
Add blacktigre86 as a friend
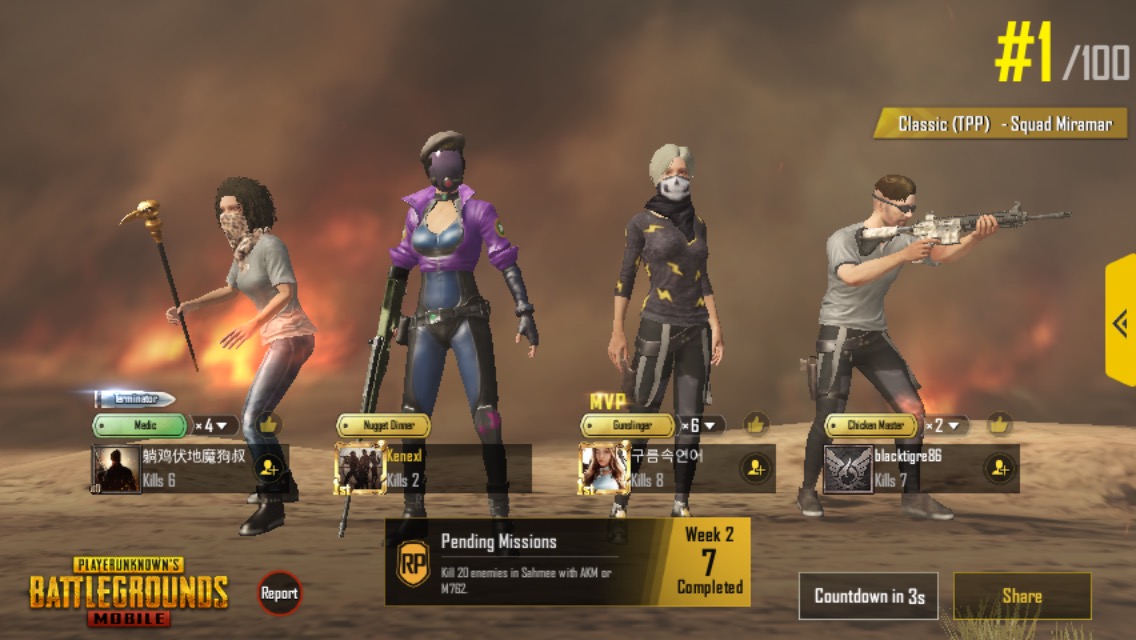click(x=997, y=467)
